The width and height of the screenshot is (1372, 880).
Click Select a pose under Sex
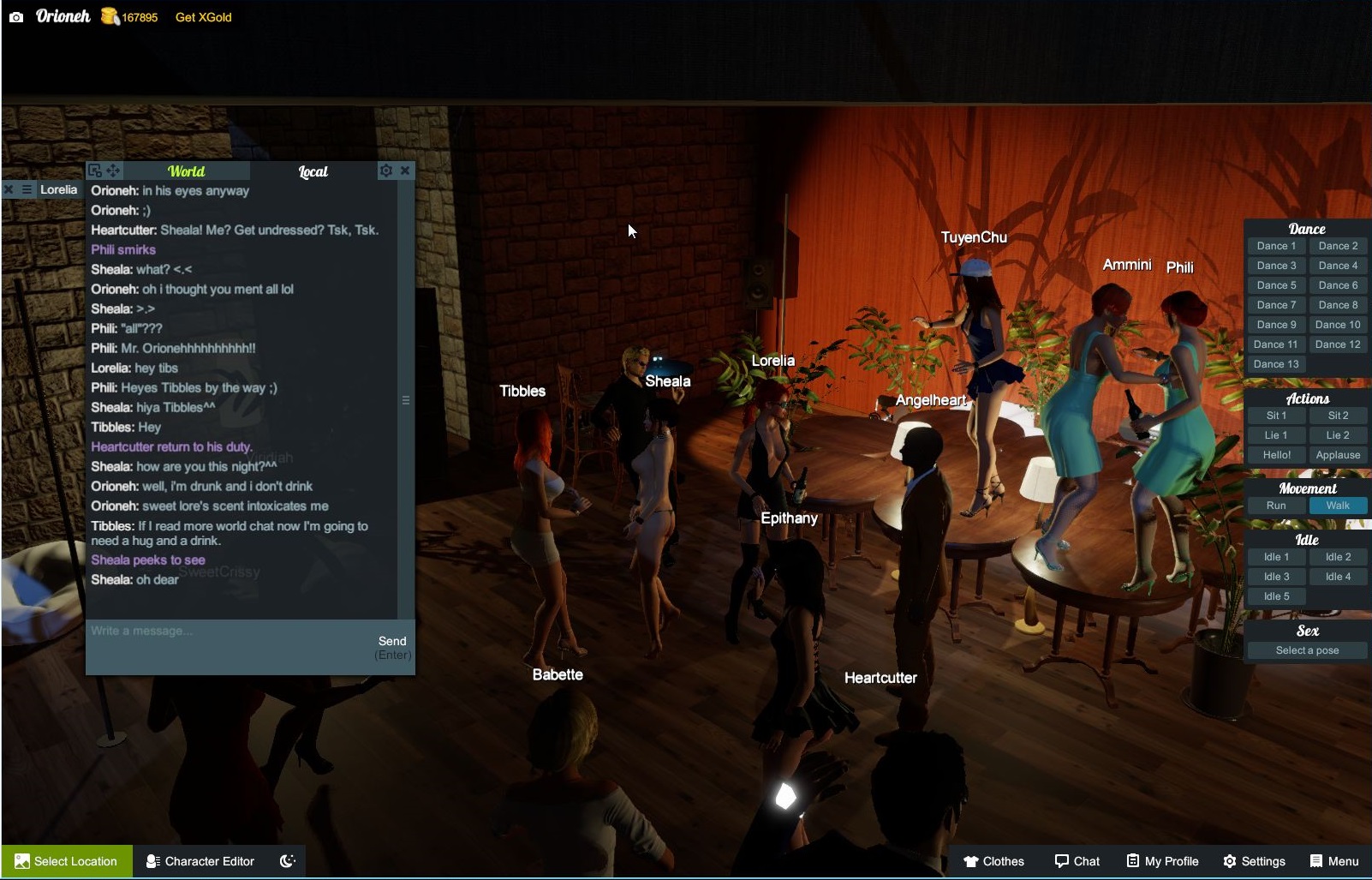coord(1306,650)
